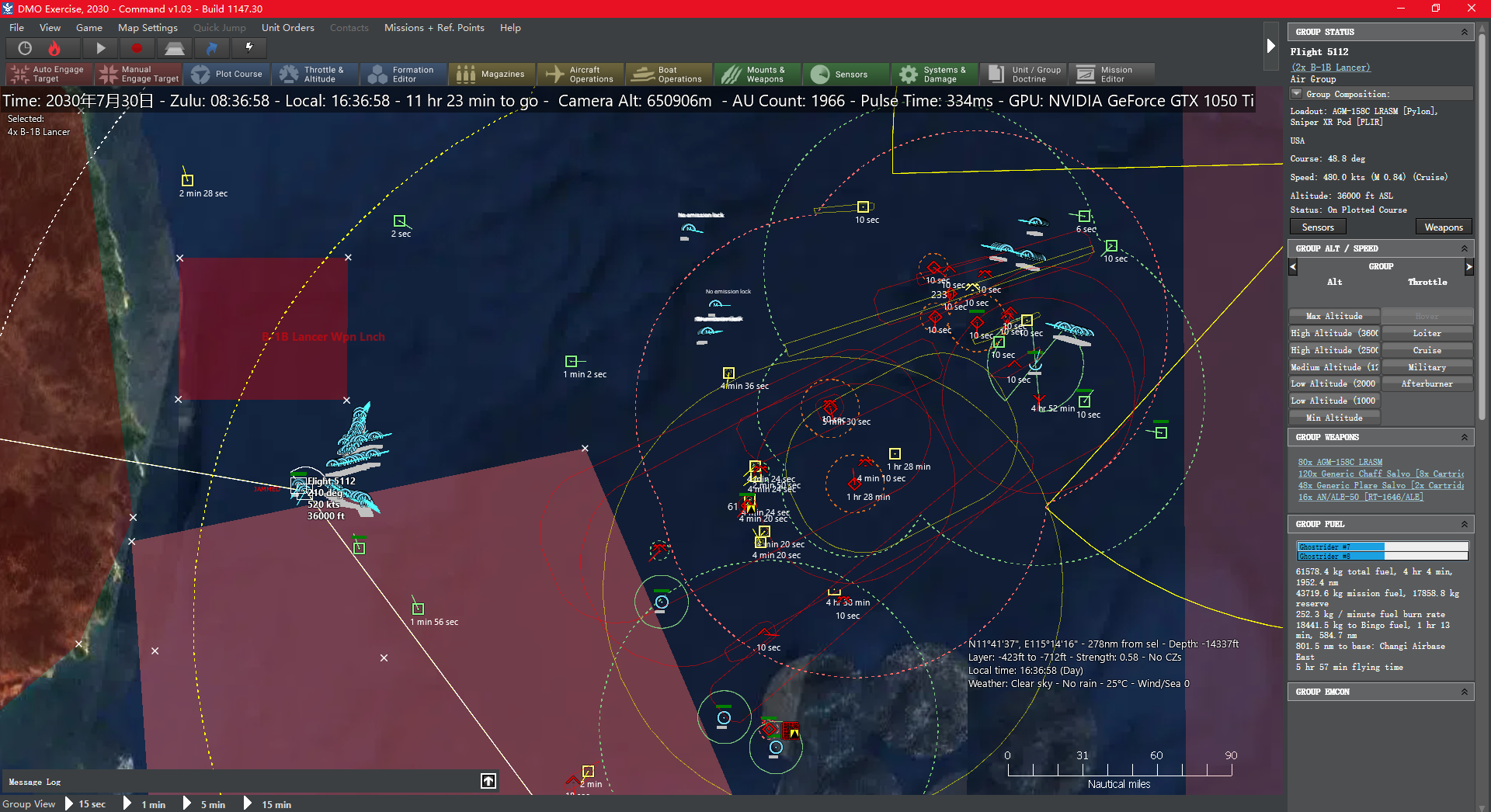Open the 2x B-1B Lancer link
Viewport: 1491px width, 812px height.
click(x=1329, y=68)
